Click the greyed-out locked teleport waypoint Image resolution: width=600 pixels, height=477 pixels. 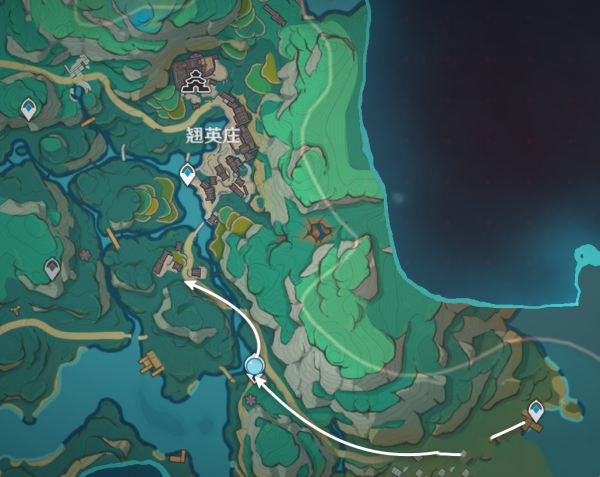pyautogui.click(x=52, y=267)
